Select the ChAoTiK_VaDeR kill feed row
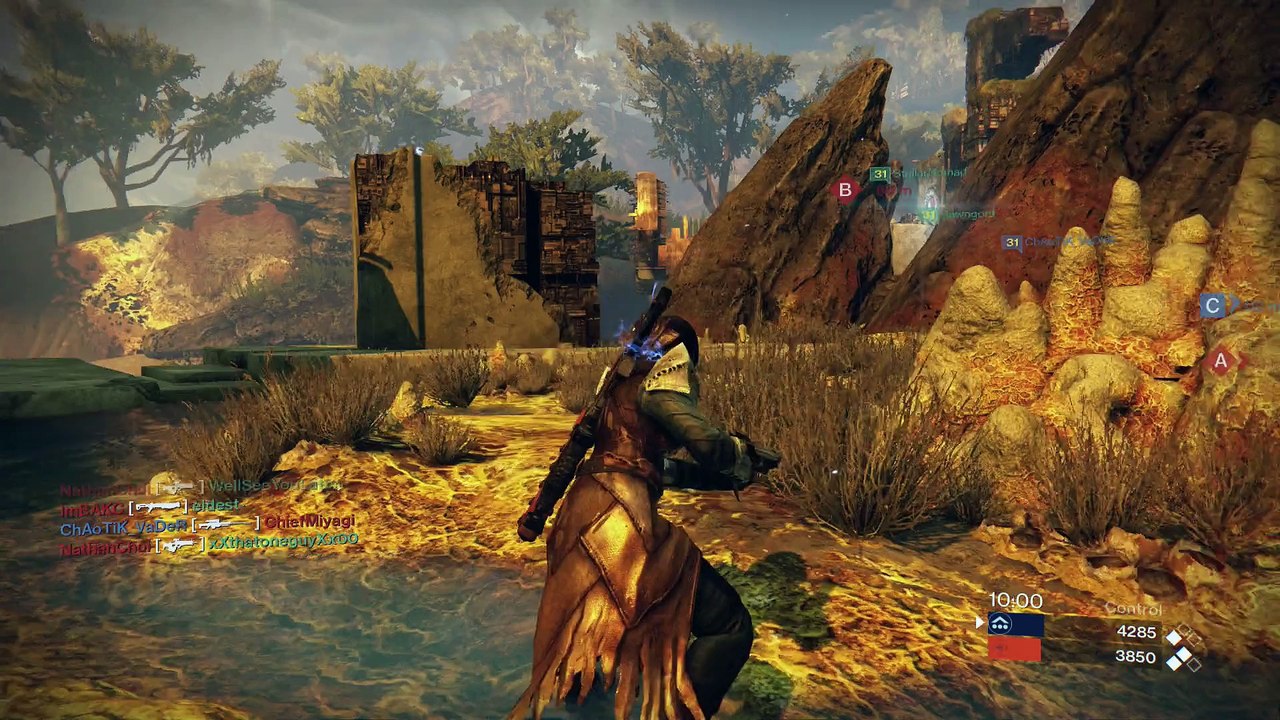 tap(207, 524)
